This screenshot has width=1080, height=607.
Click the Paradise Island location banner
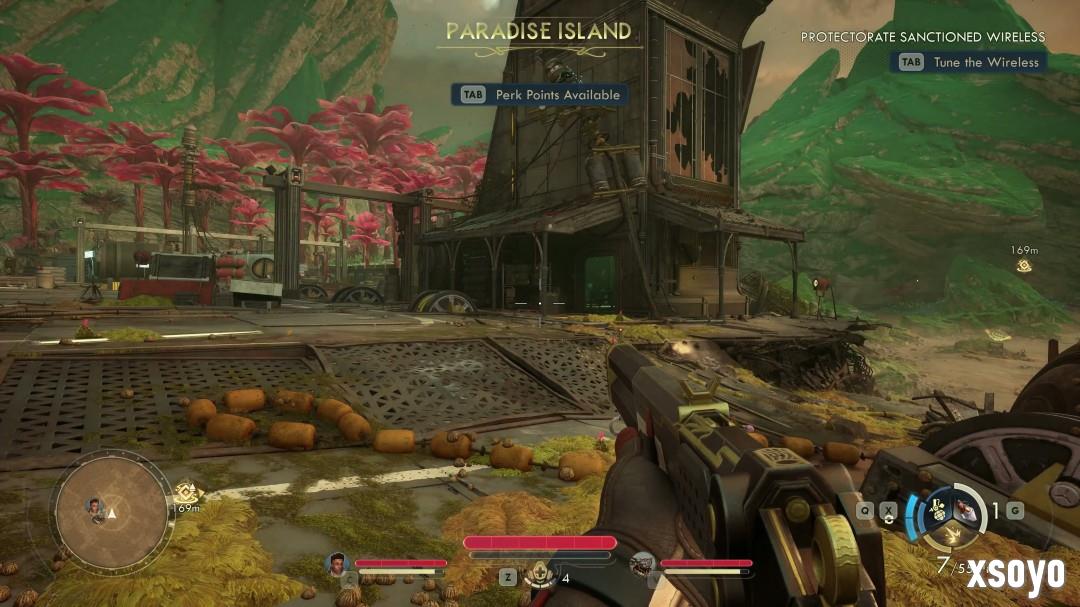pyautogui.click(x=539, y=32)
